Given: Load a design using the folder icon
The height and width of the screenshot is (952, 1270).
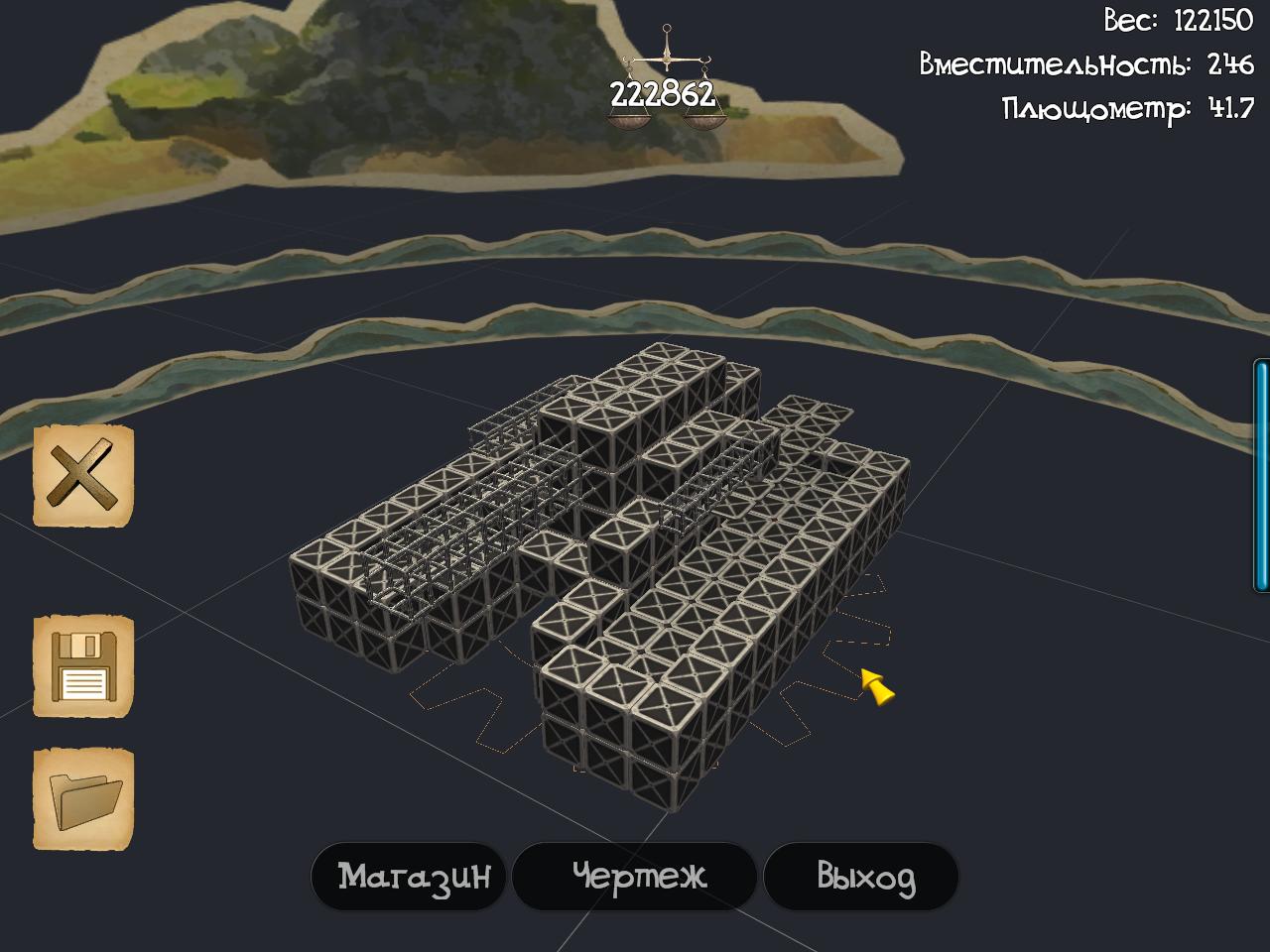Looking at the screenshot, I should pyautogui.click(x=83, y=799).
